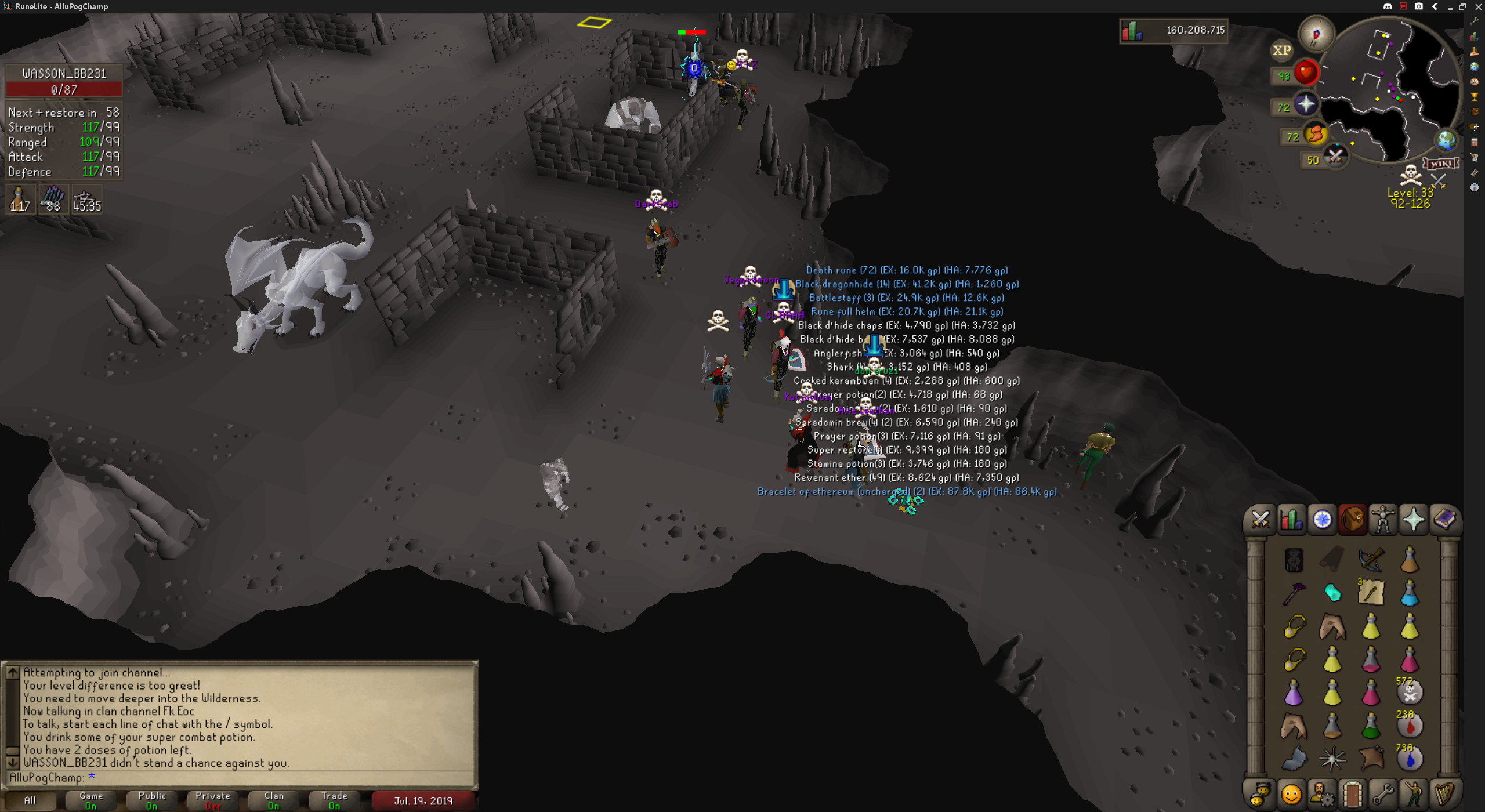Open the Emotes tab
This screenshot has height=812, width=1485.
pos(1414,793)
